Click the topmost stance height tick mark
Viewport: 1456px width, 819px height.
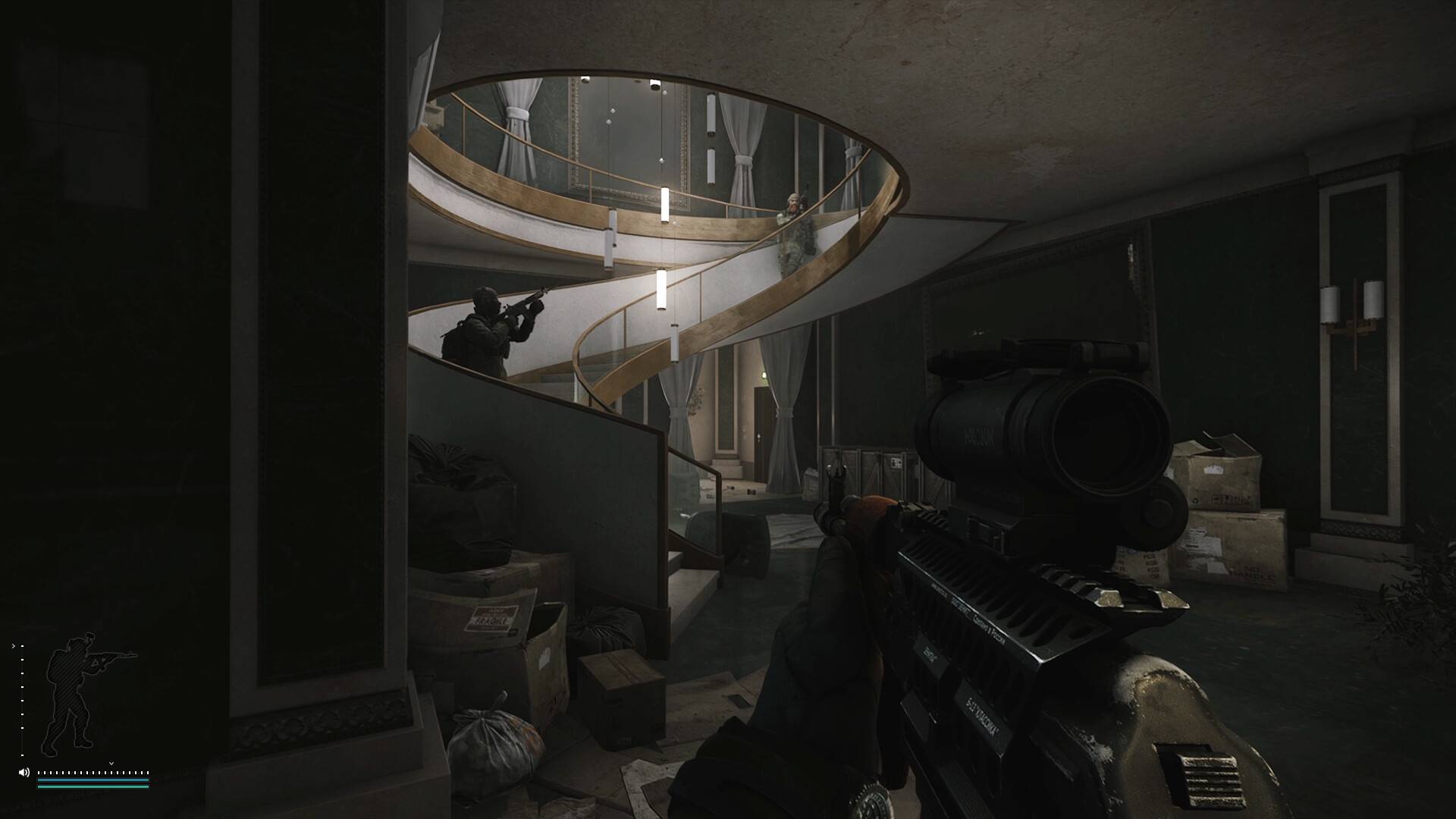coord(22,646)
